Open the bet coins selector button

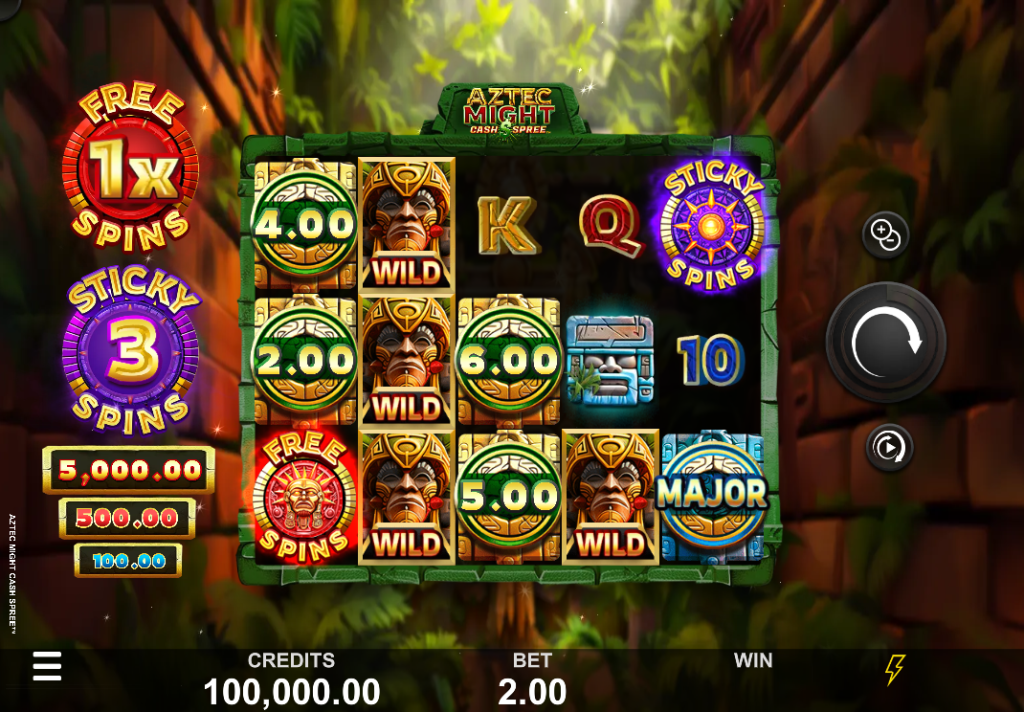[885, 236]
